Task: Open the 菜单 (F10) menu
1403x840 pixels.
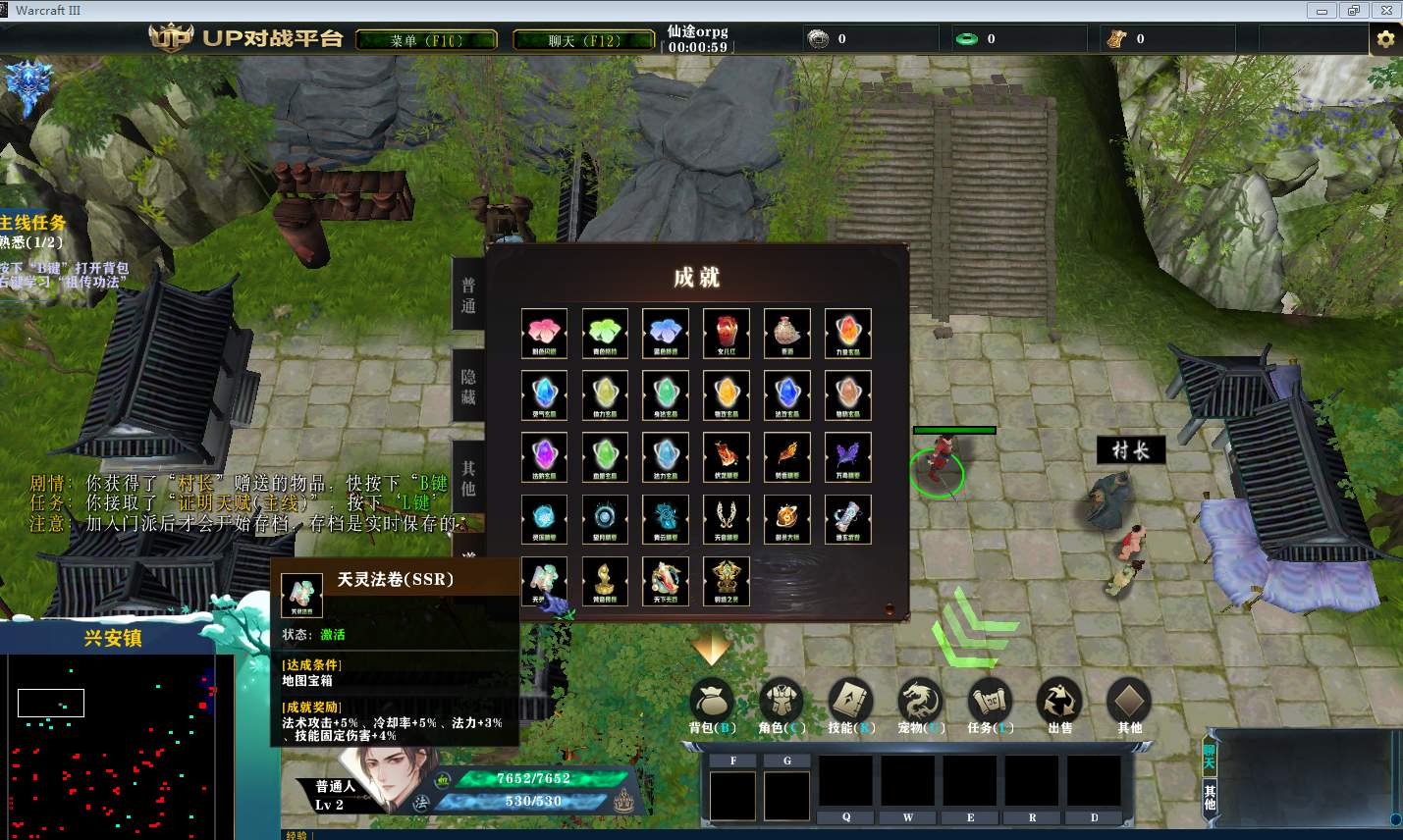Action: click(x=426, y=40)
